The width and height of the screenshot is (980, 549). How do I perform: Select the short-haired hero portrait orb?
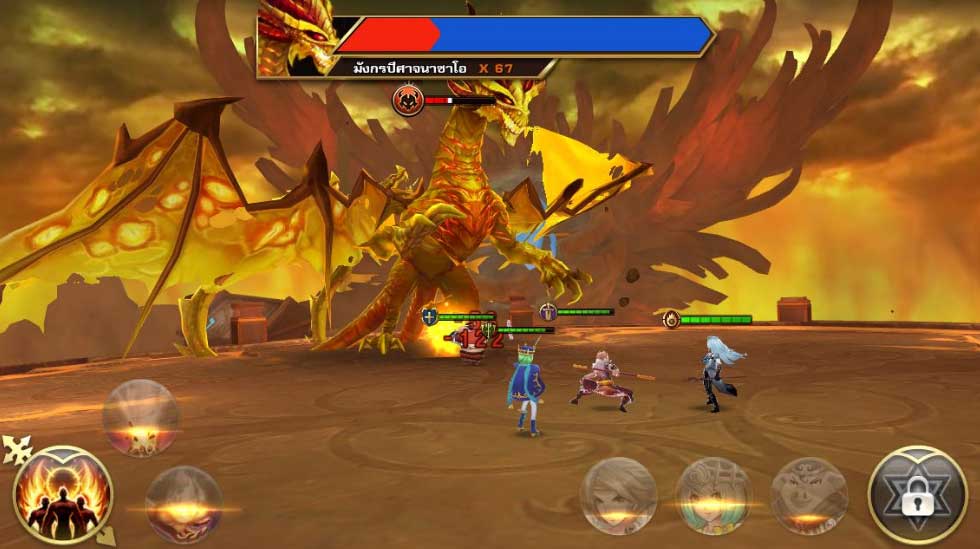pyautogui.click(x=618, y=495)
